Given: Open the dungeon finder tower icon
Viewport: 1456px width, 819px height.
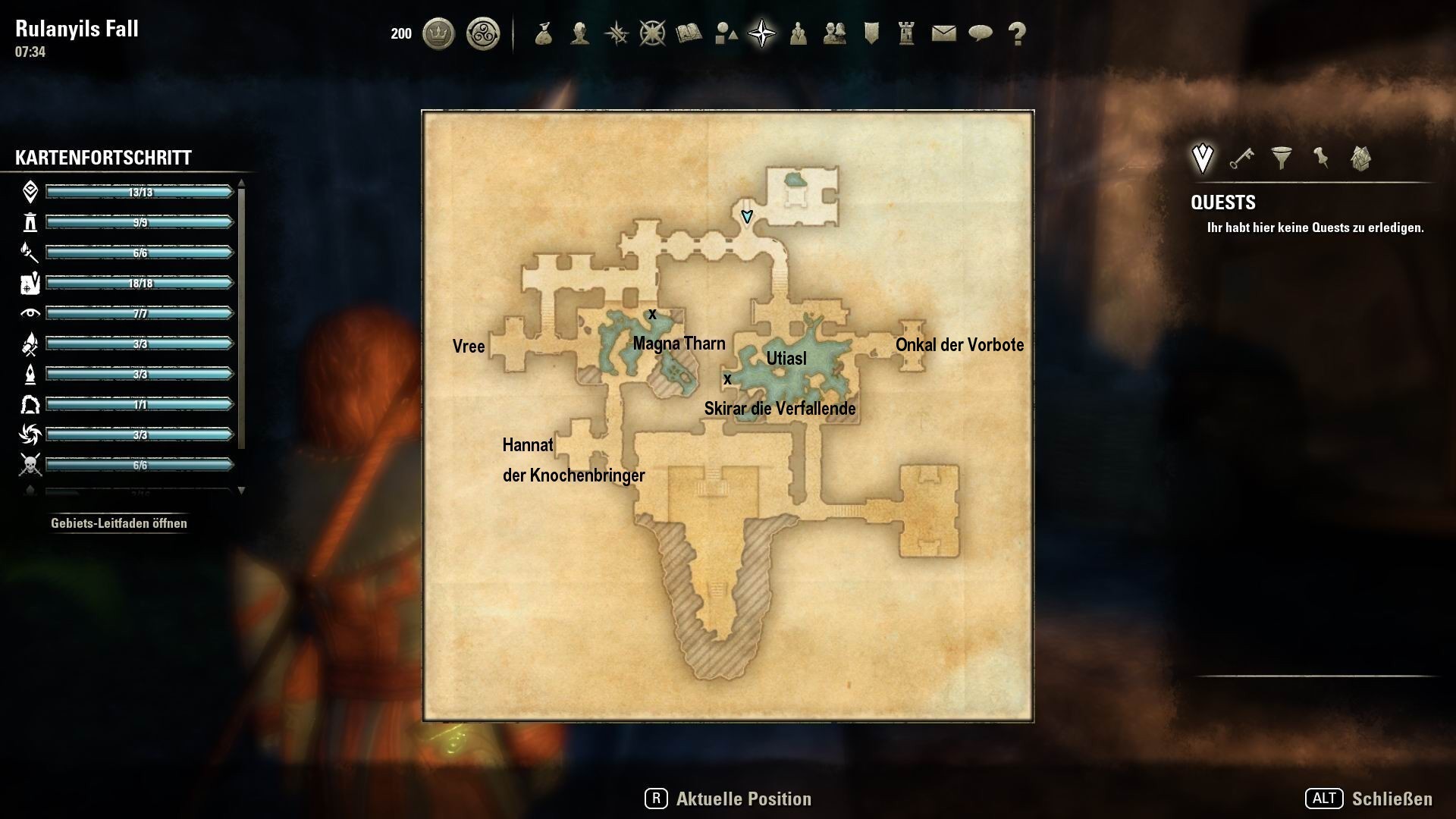Looking at the screenshot, I should tap(907, 33).
